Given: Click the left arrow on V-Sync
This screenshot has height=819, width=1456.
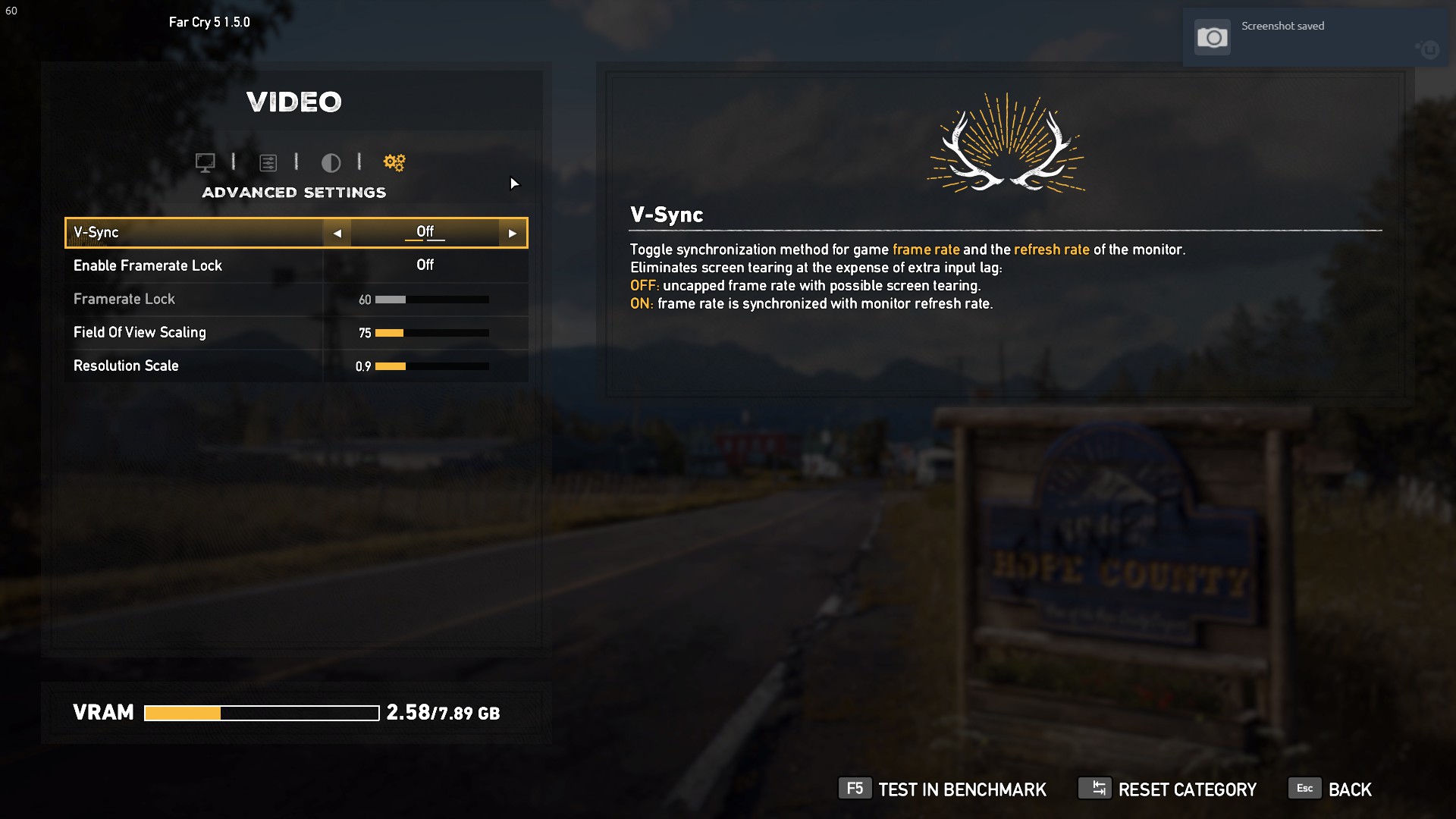Looking at the screenshot, I should pyautogui.click(x=337, y=234).
